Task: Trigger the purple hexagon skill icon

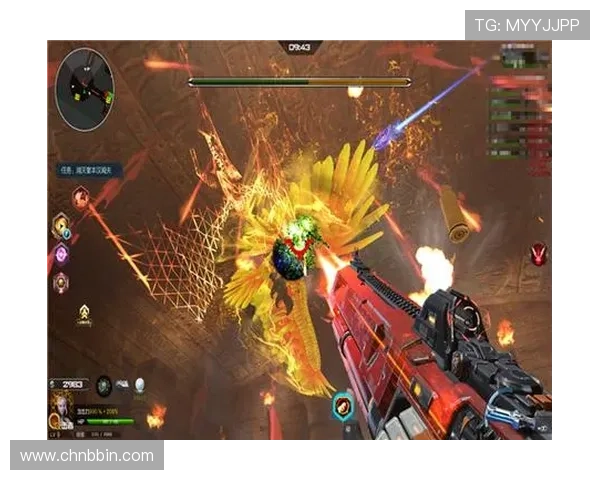Action: [61, 255]
